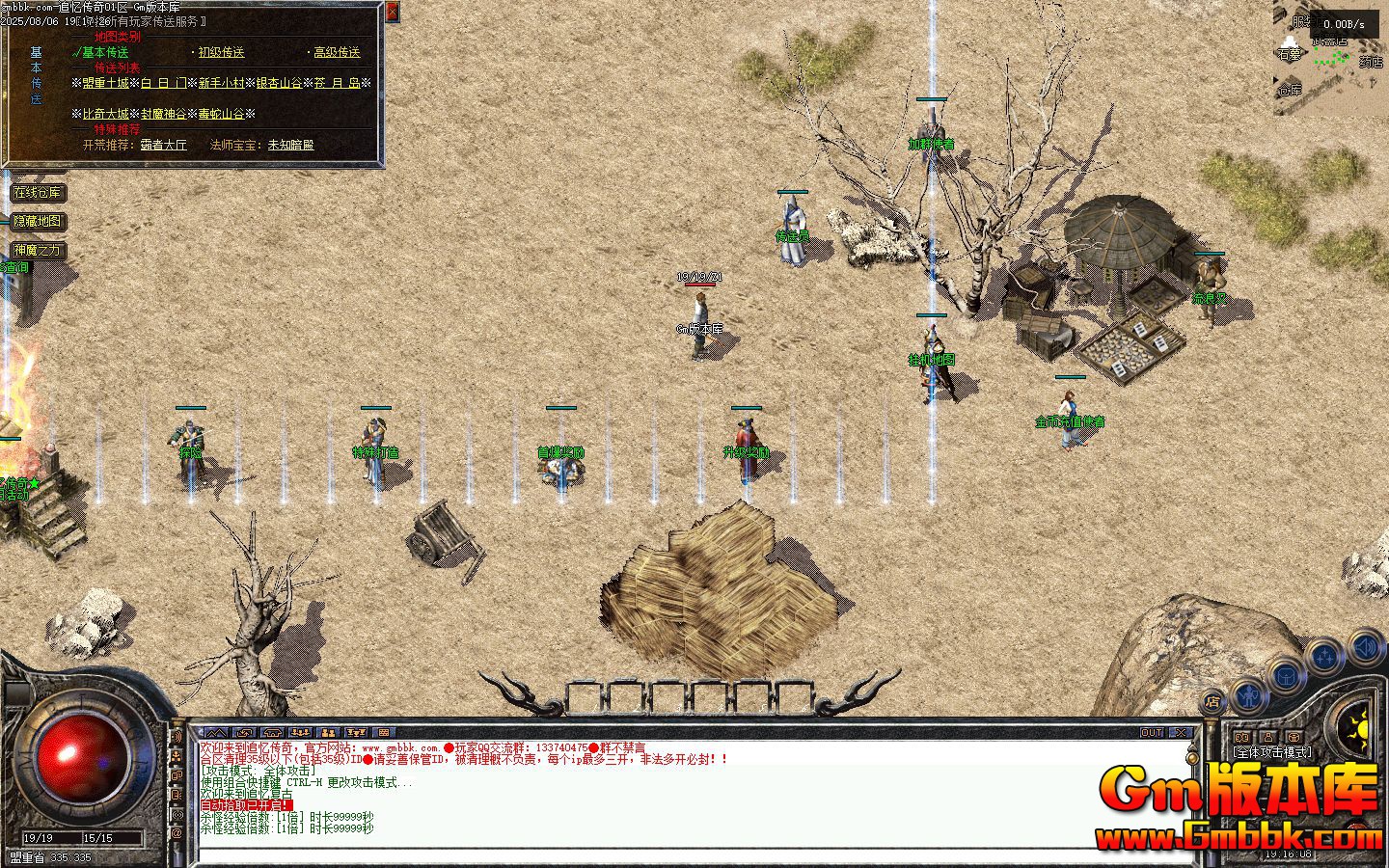Open the character equipment round icon
1389x868 pixels.
click(x=1249, y=694)
